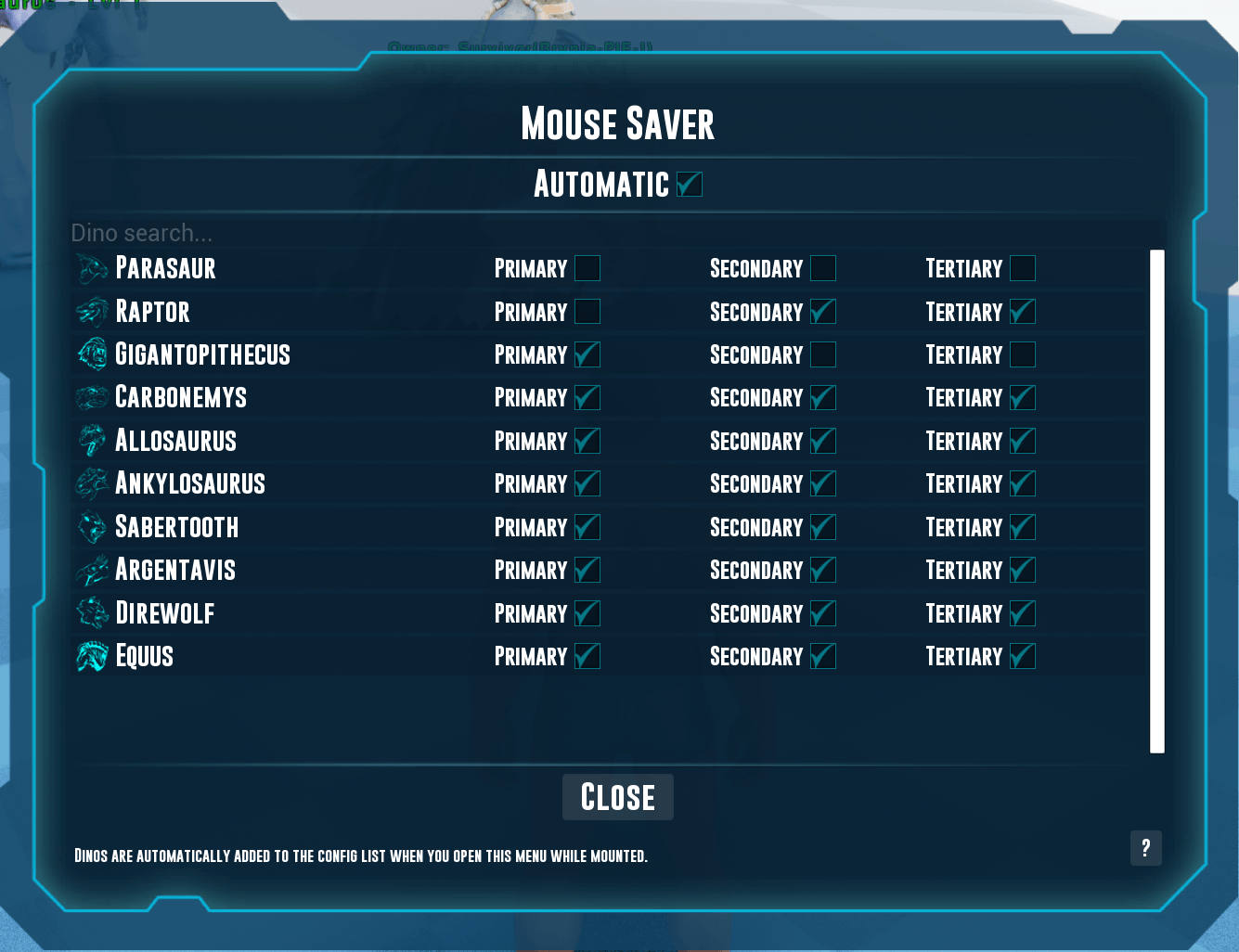Turn off Sabertooth's Secondary option

click(823, 527)
